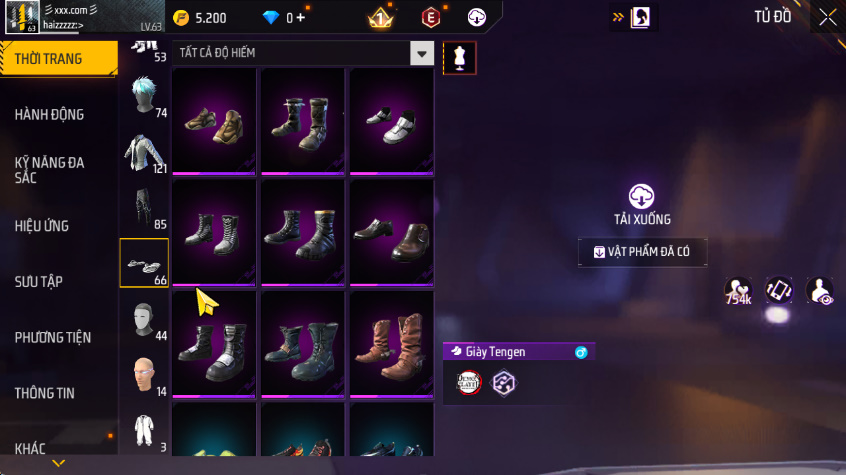Select the HIỆU ỨNG tab
This screenshot has height=475, width=846.
tap(42, 226)
